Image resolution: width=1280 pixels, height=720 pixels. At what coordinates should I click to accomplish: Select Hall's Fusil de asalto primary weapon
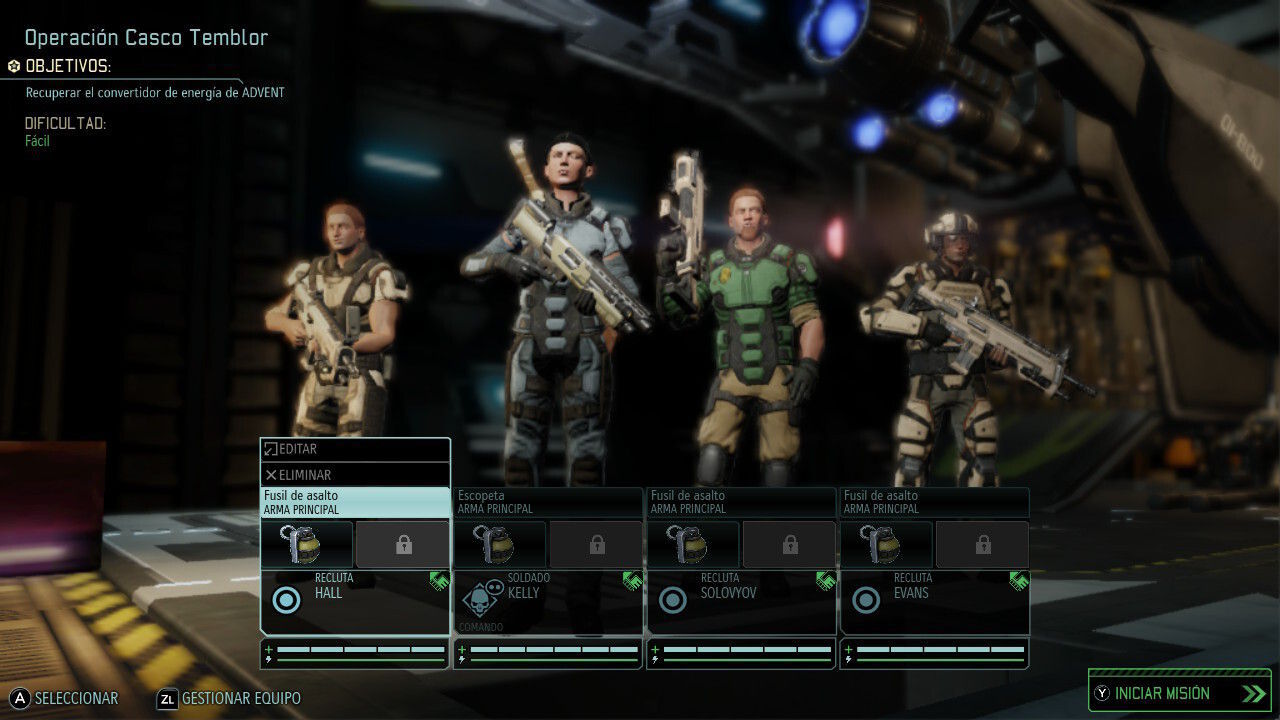click(x=355, y=502)
